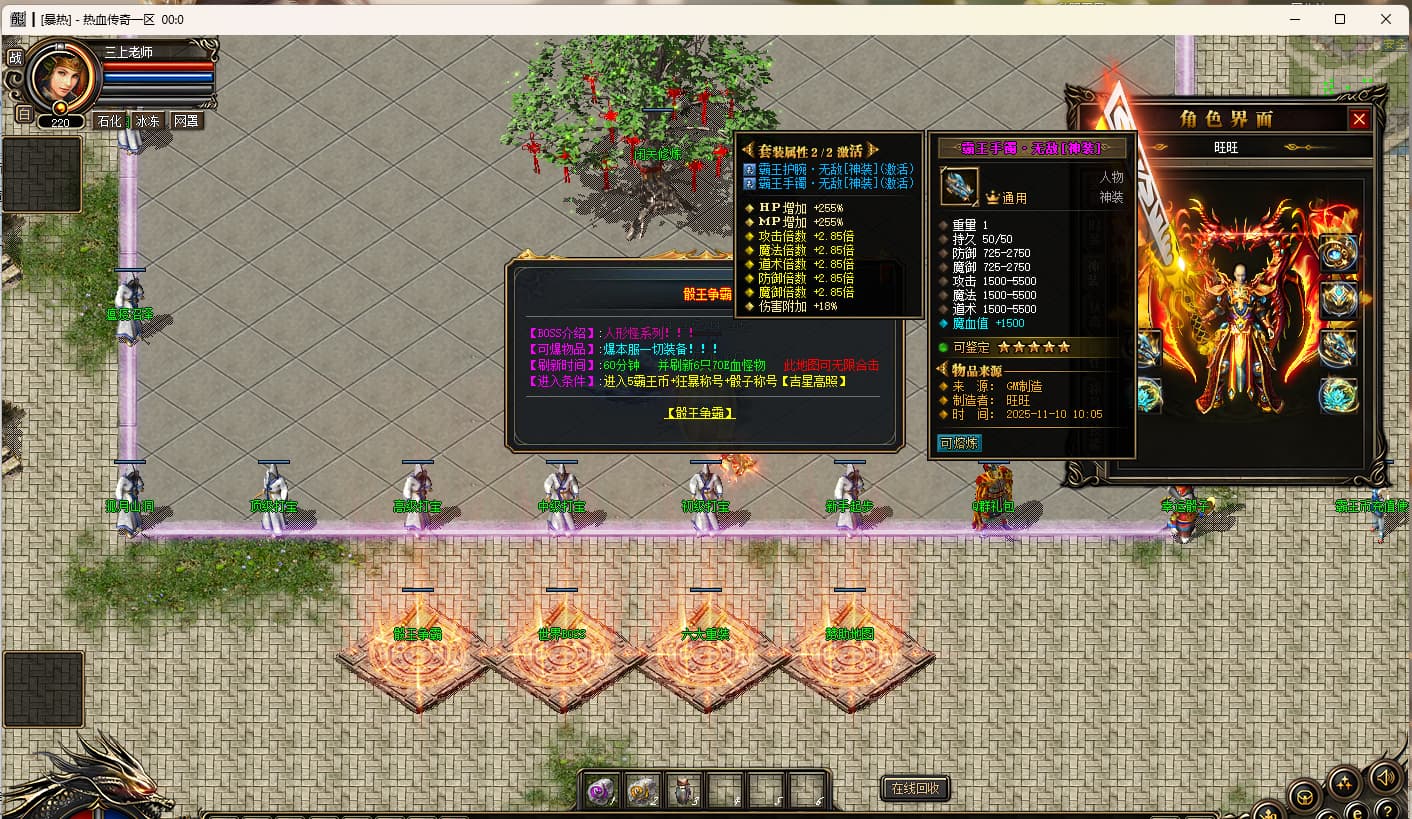Toggle the 冰冻 status button
The image size is (1412, 819).
coord(147,121)
